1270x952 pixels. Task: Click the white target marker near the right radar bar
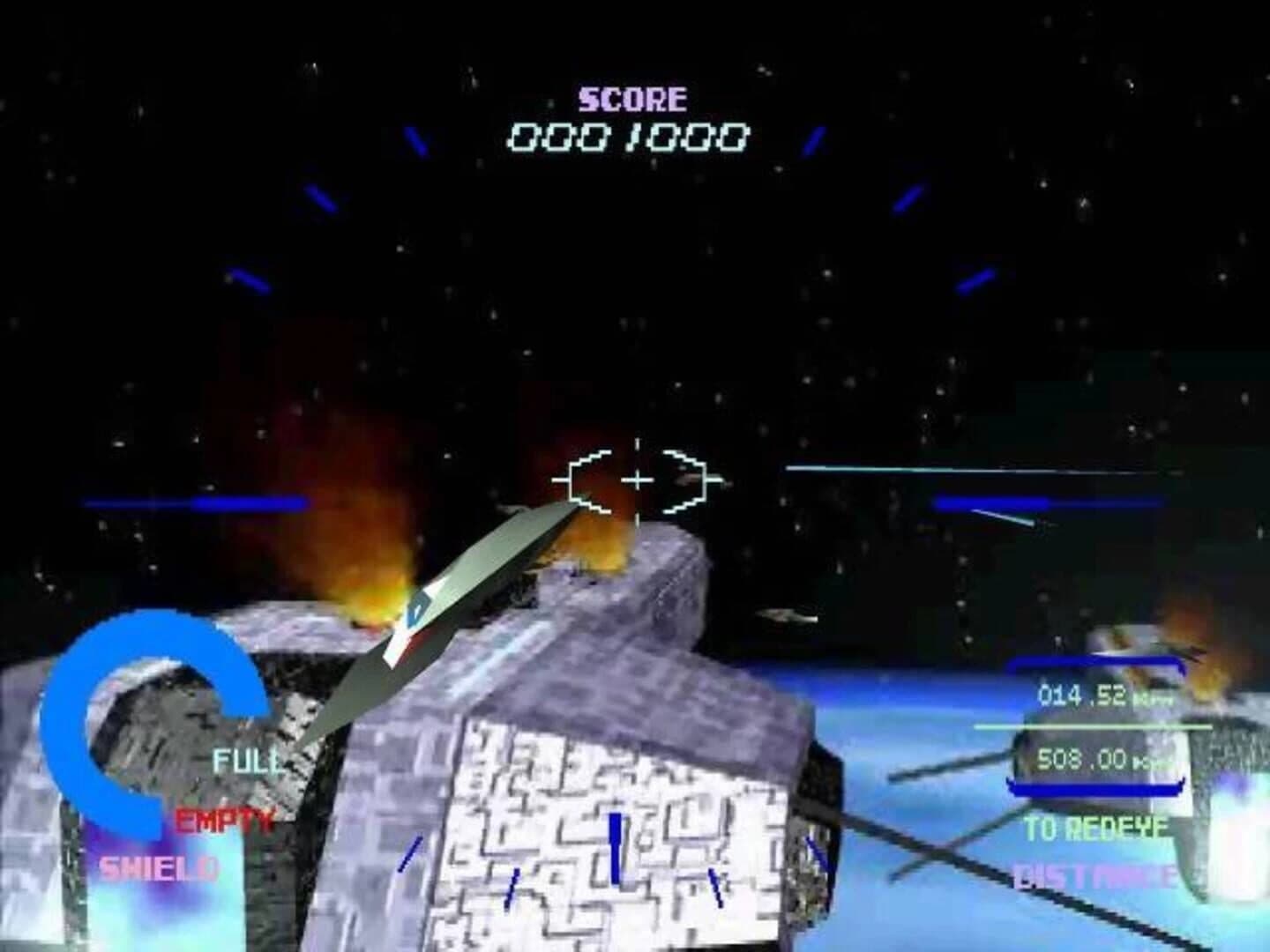1005,516
